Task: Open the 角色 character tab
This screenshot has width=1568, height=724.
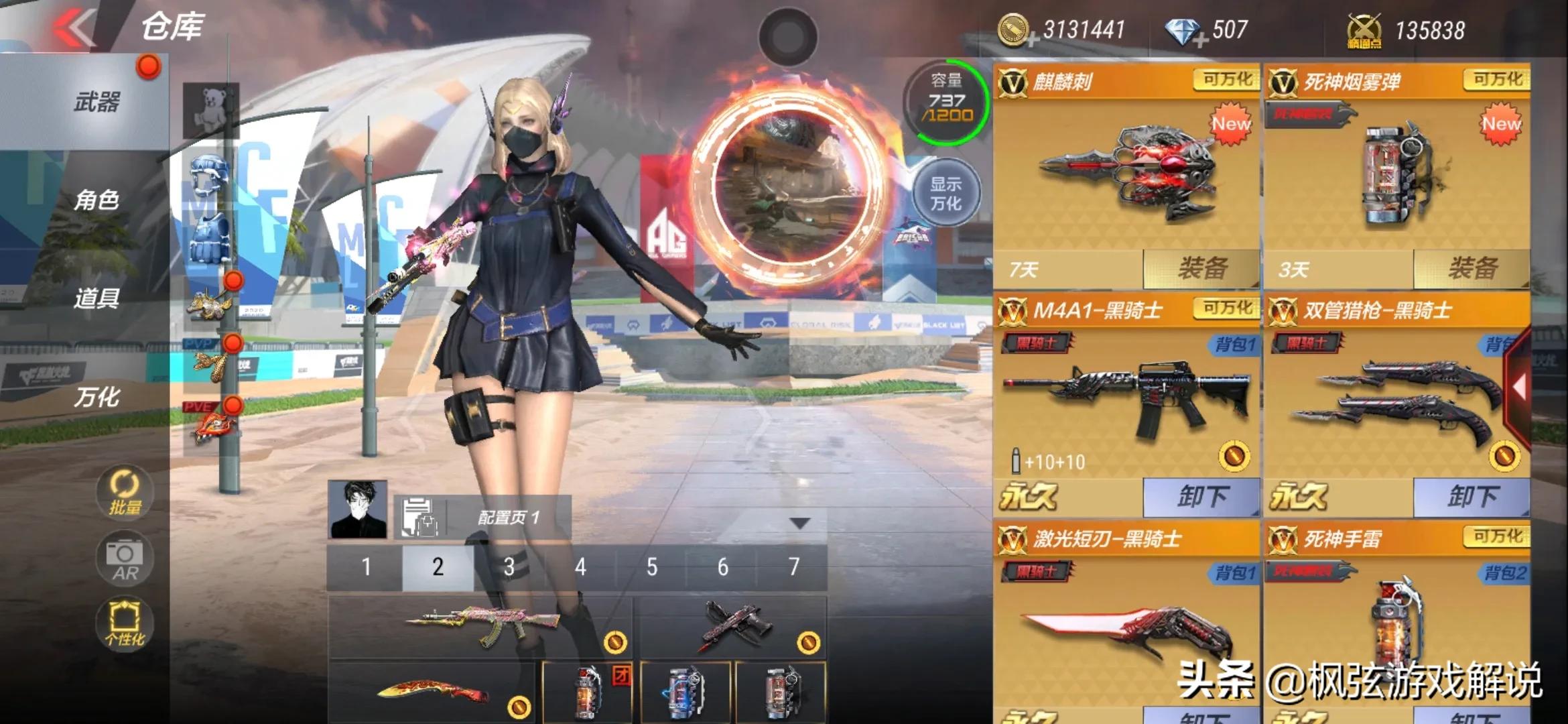Action: (x=96, y=200)
